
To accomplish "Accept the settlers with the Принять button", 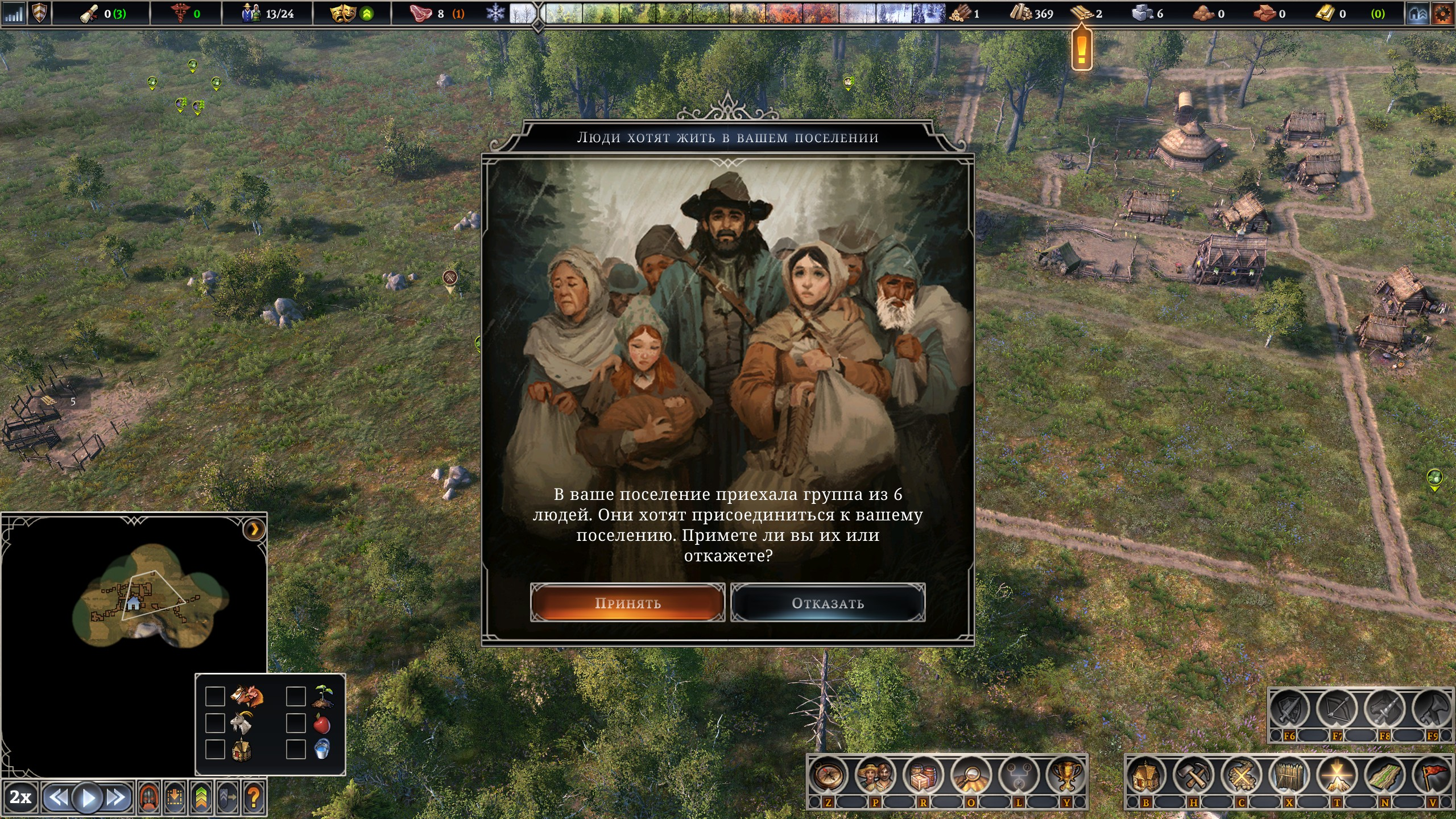I will [627, 603].
